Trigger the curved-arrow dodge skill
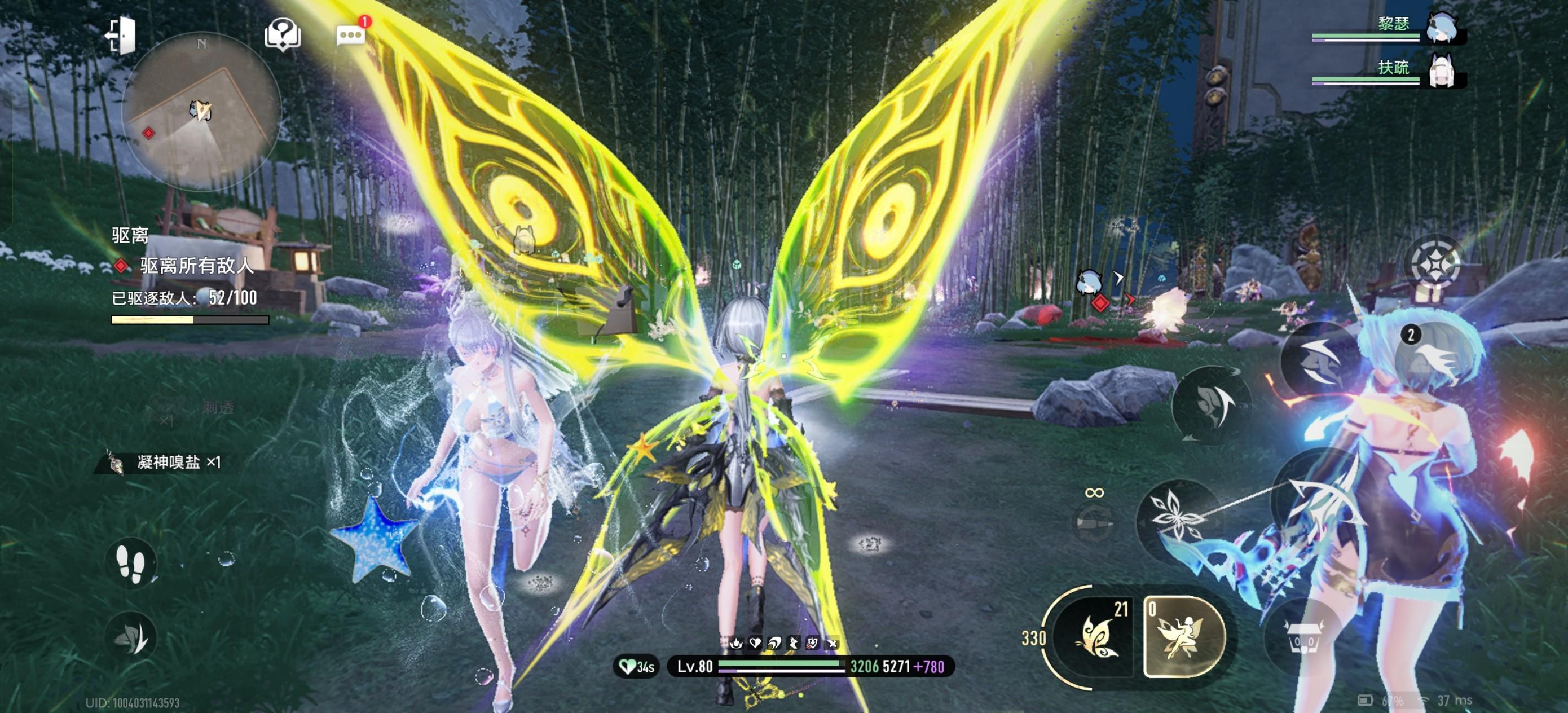Image resolution: width=1568 pixels, height=713 pixels. point(1212,404)
